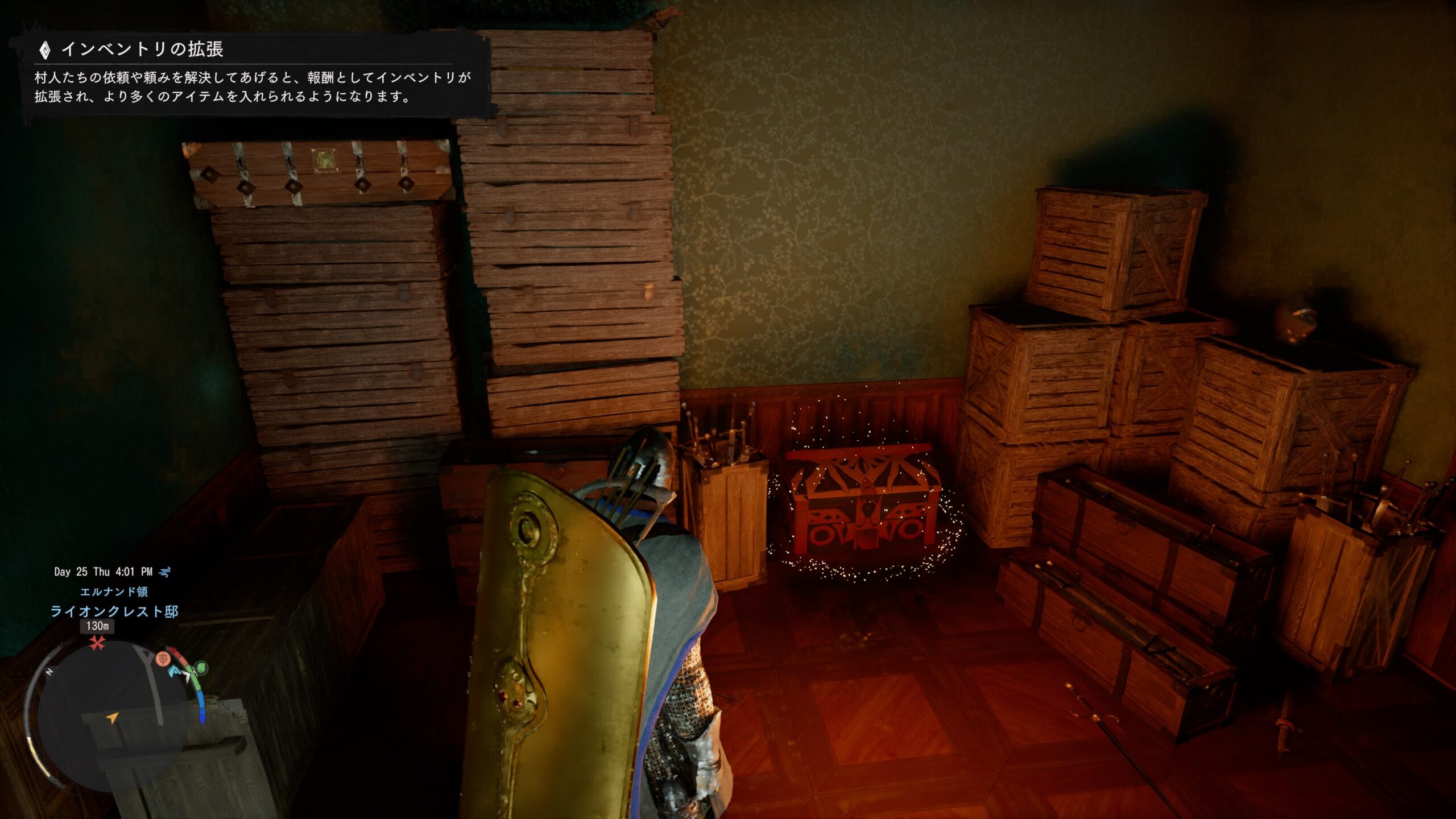The image size is (1456, 819).
Task: Click the green head silhouette marker
Action: pos(201,667)
